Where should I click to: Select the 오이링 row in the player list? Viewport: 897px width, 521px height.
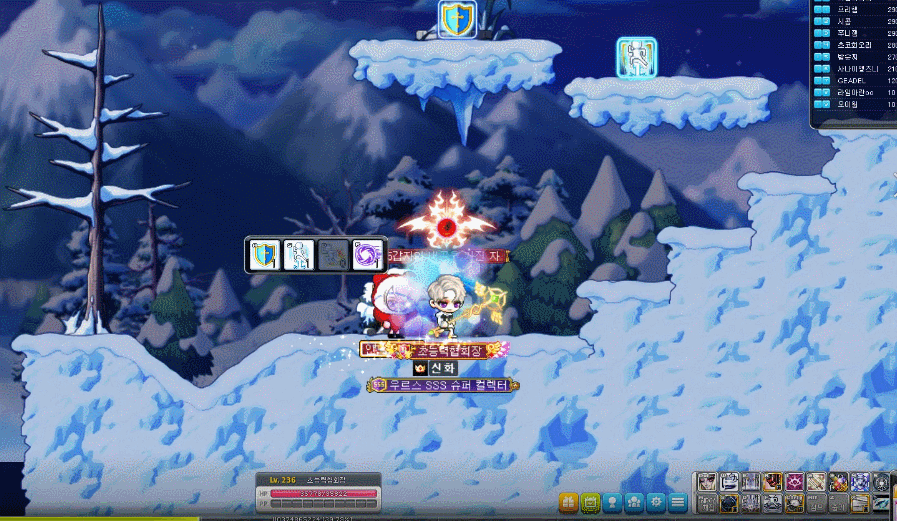click(x=855, y=103)
